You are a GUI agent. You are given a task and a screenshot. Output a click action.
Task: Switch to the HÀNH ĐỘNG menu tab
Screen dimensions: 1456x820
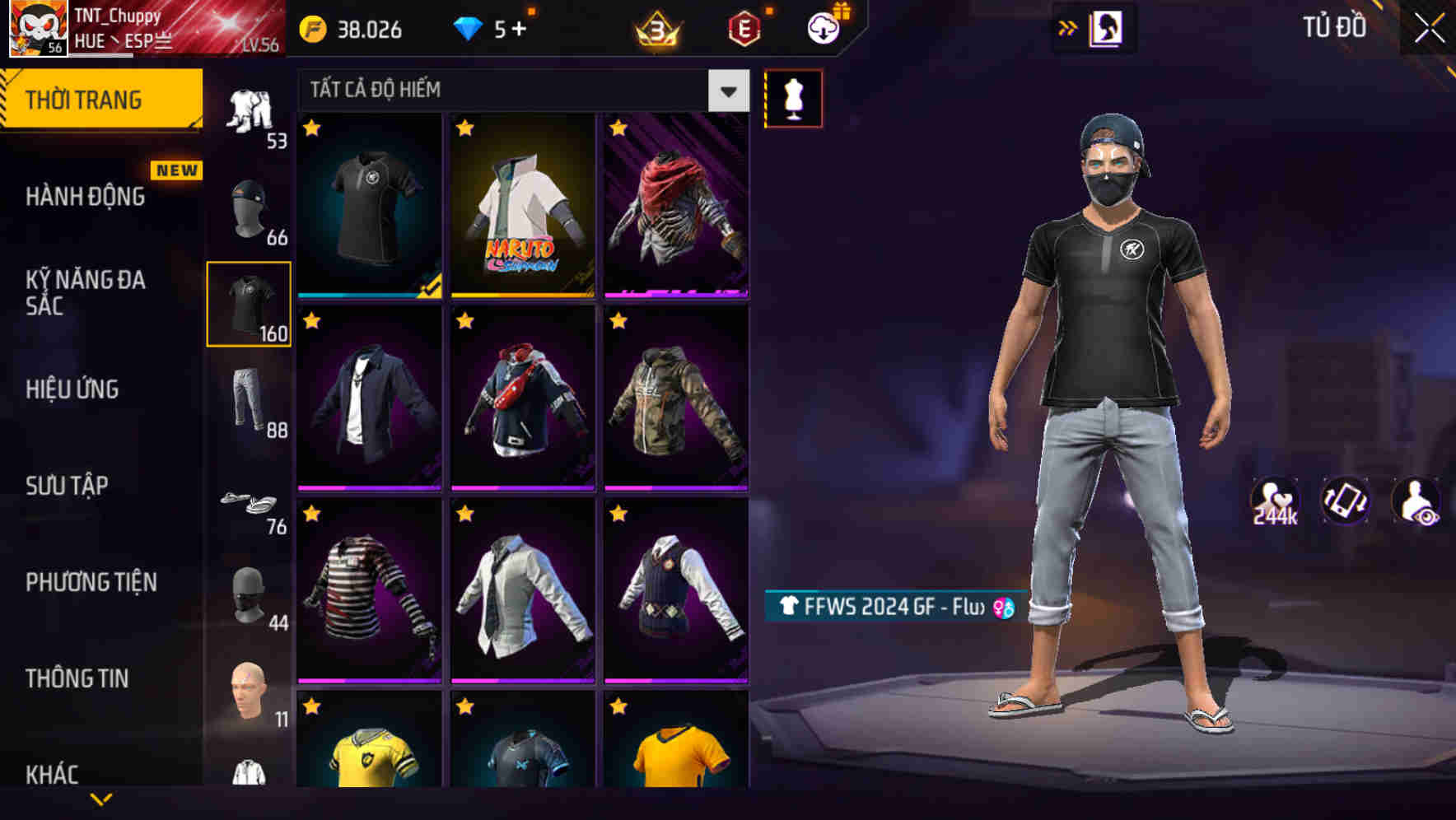tap(84, 198)
